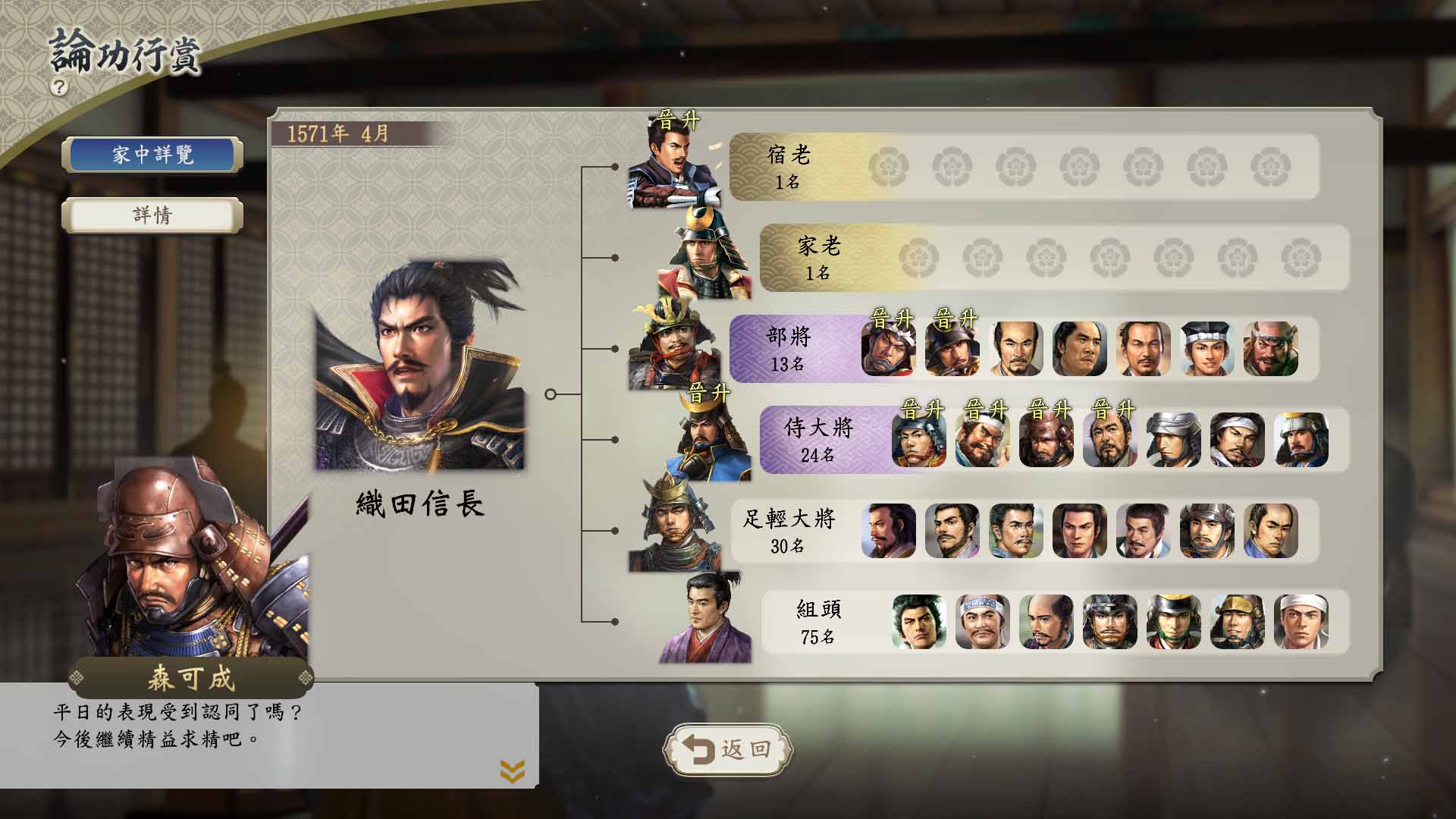Select the 足輕大將 leader portrait
The height and width of the screenshot is (819, 1456).
point(673,528)
